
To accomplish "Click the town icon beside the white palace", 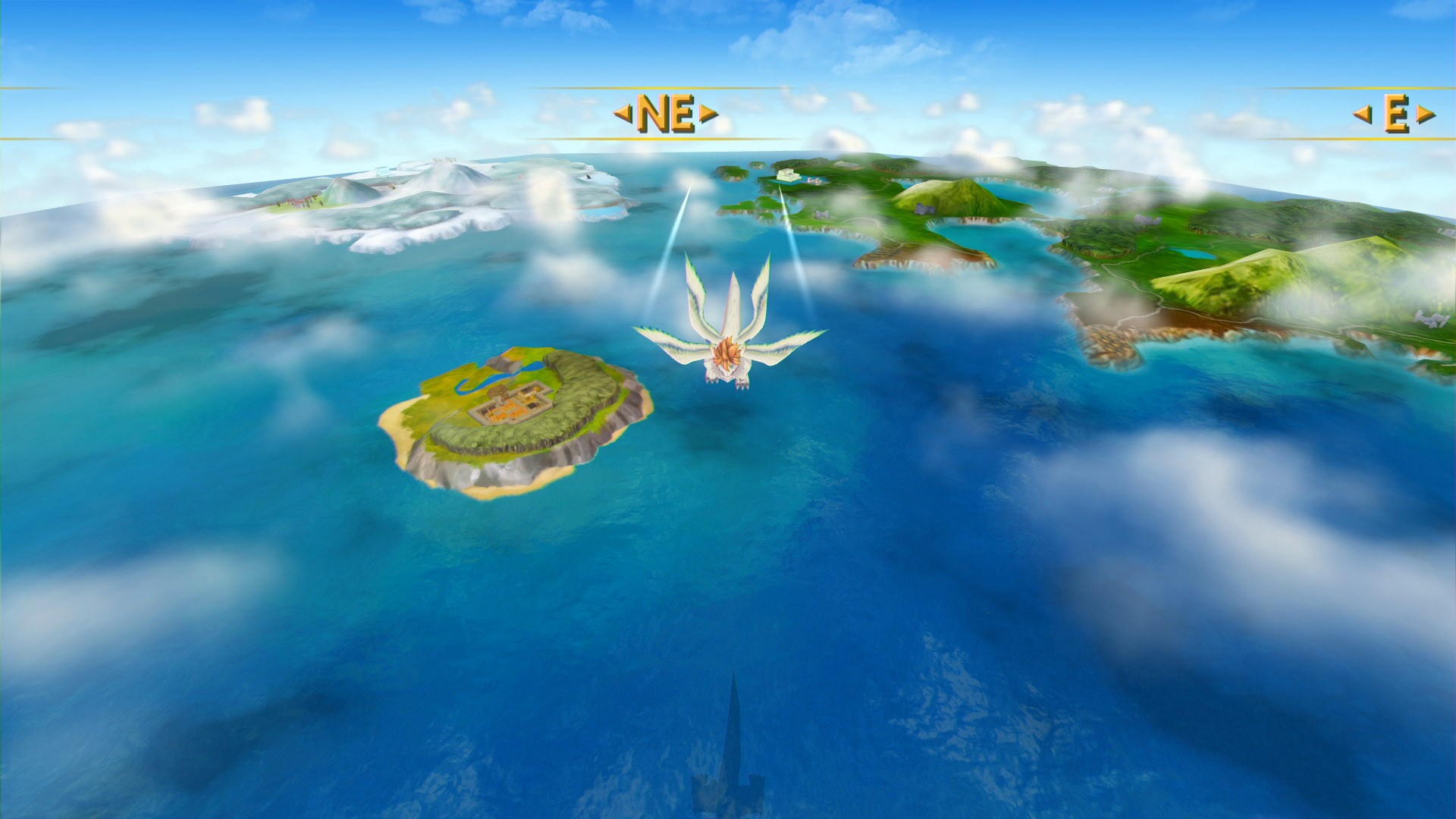I will coord(813,180).
